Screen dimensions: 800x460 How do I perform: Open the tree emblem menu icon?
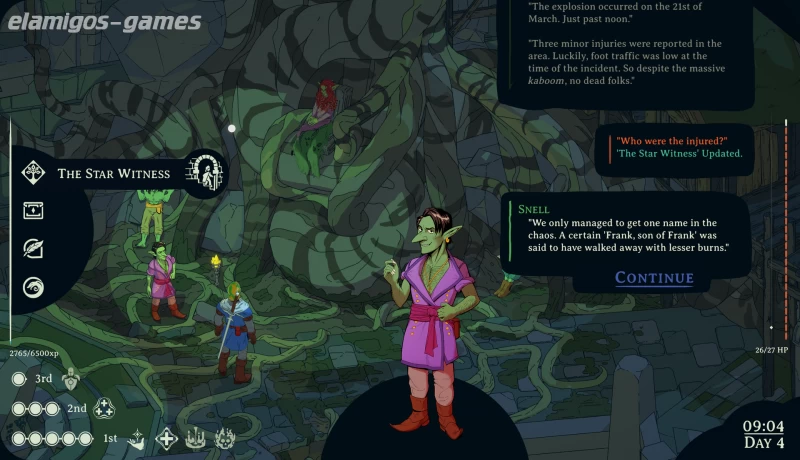pyautogui.click(x=33, y=172)
